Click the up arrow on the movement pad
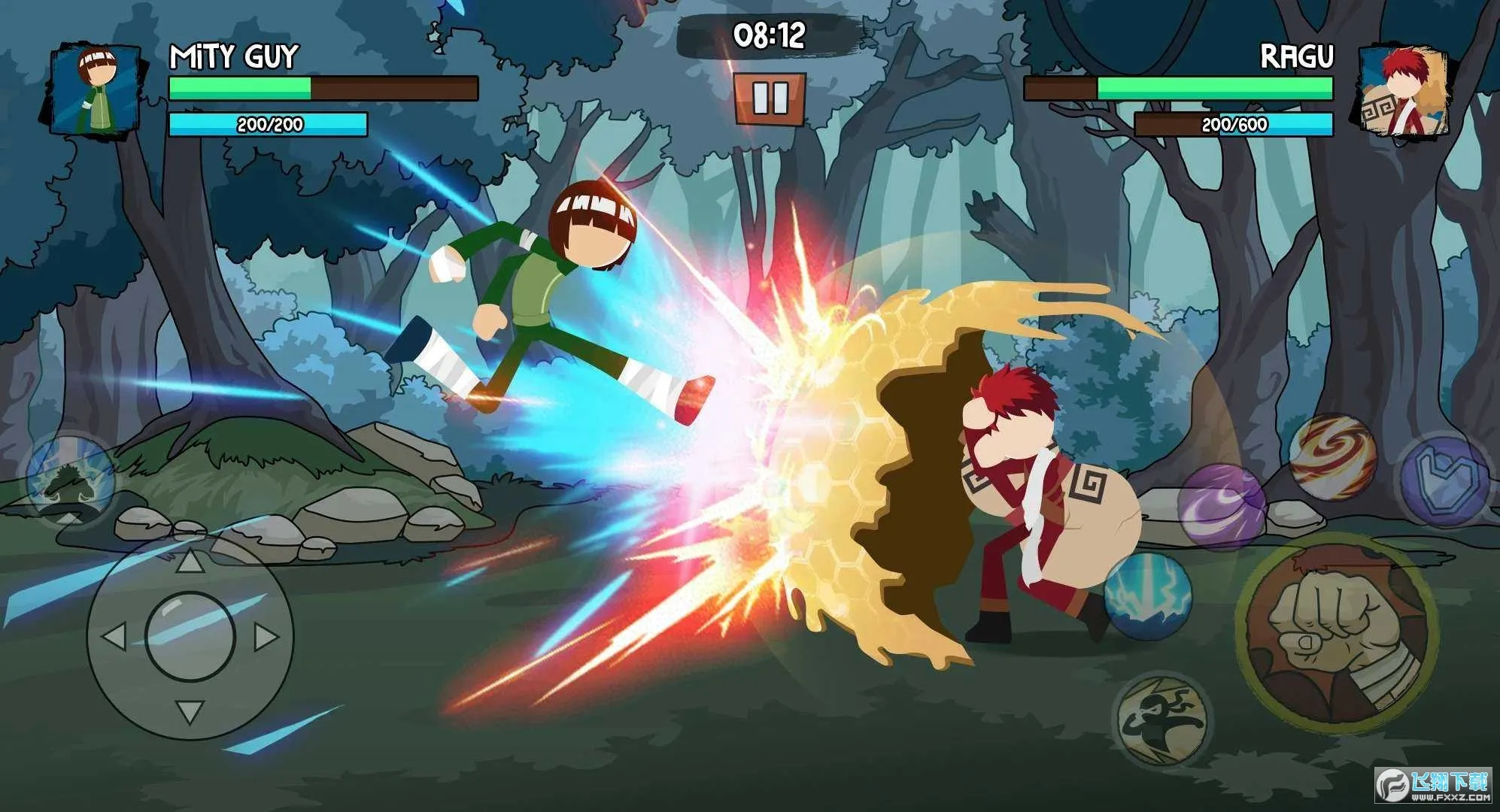The width and height of the screenshot is (1500, 812). point(190,561)
